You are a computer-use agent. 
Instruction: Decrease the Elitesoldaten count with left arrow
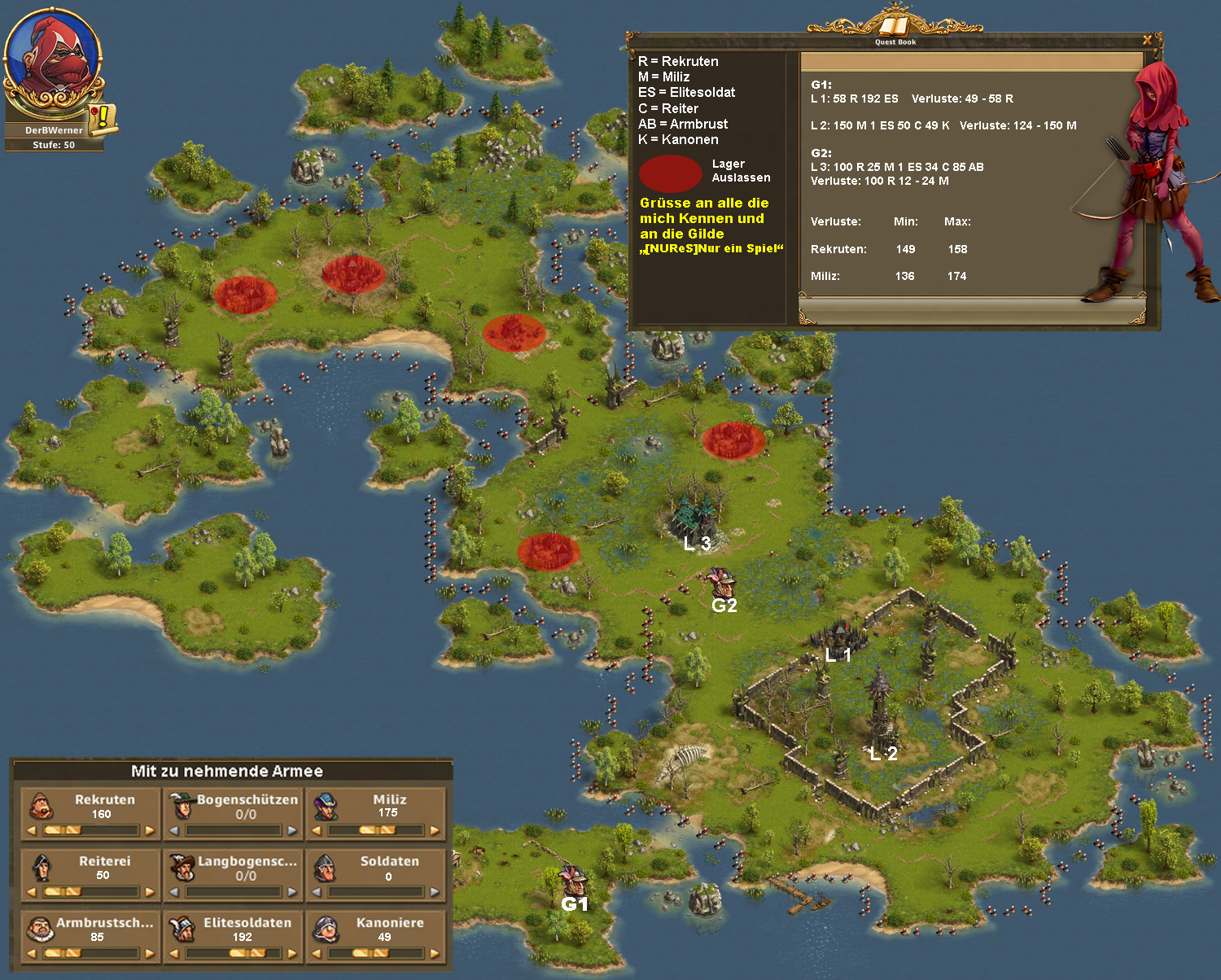pos(174,953)
